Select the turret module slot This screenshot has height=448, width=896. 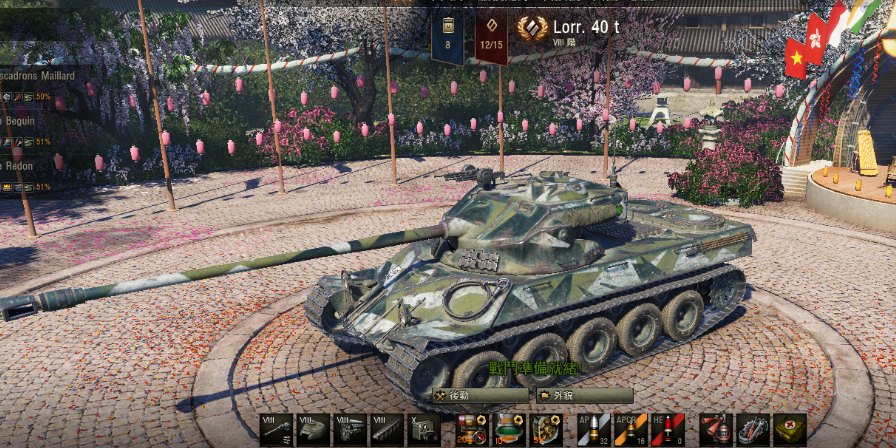[313, 430]
